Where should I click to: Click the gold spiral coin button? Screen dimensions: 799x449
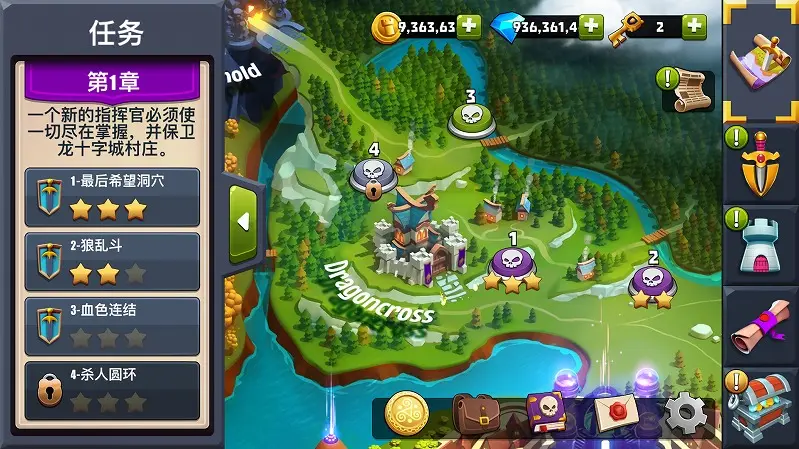tap(406, 411)
